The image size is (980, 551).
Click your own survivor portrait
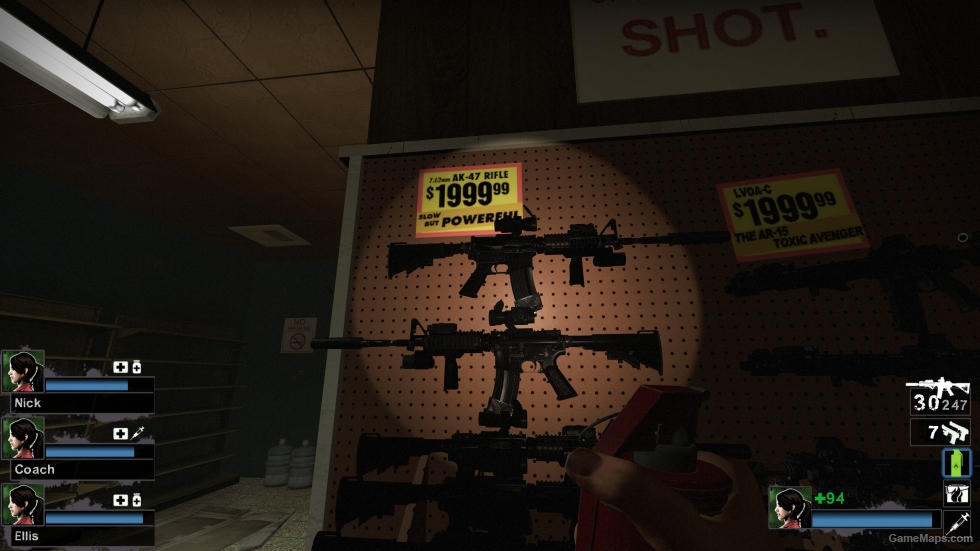[789, 507]
